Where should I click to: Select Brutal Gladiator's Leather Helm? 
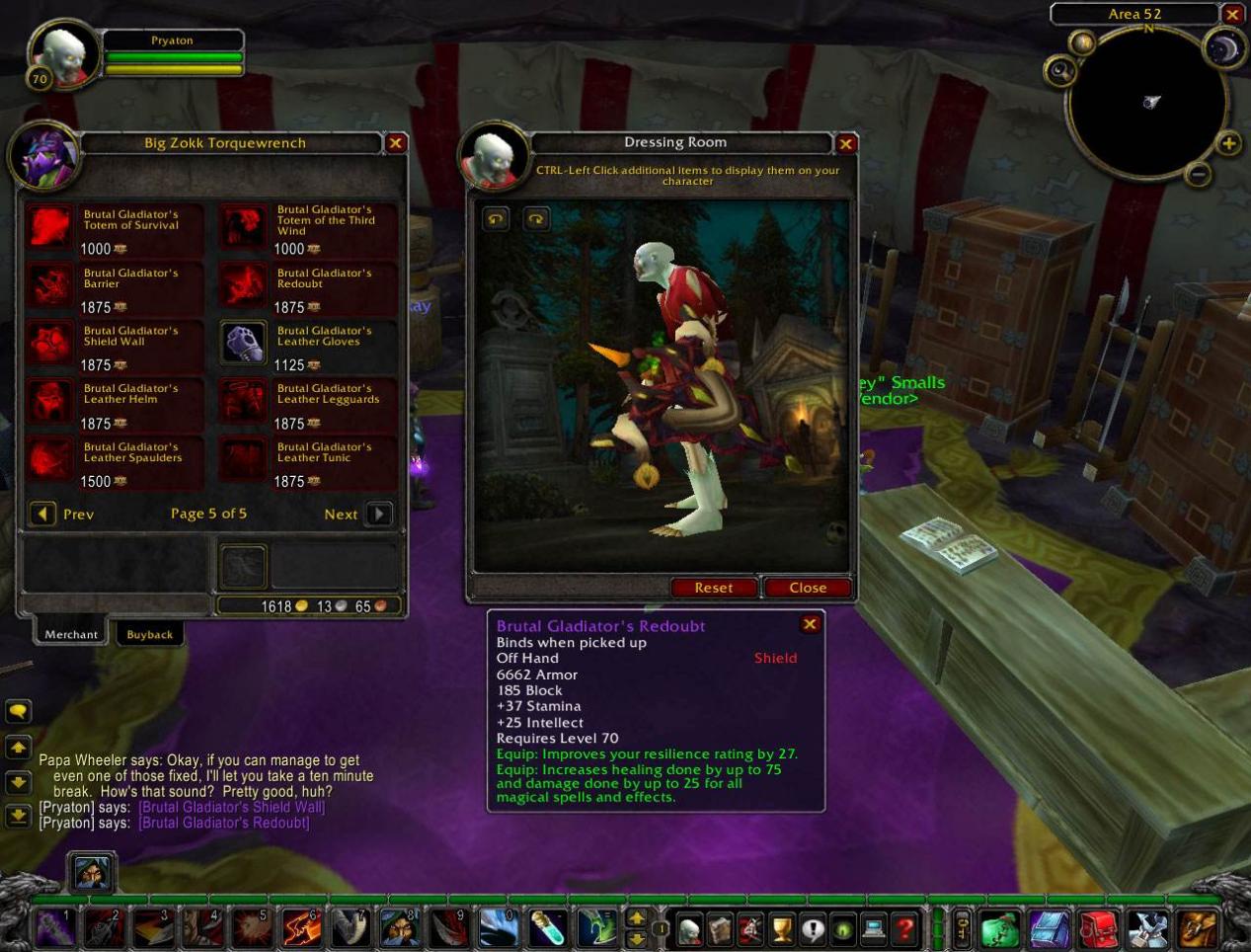49,401
